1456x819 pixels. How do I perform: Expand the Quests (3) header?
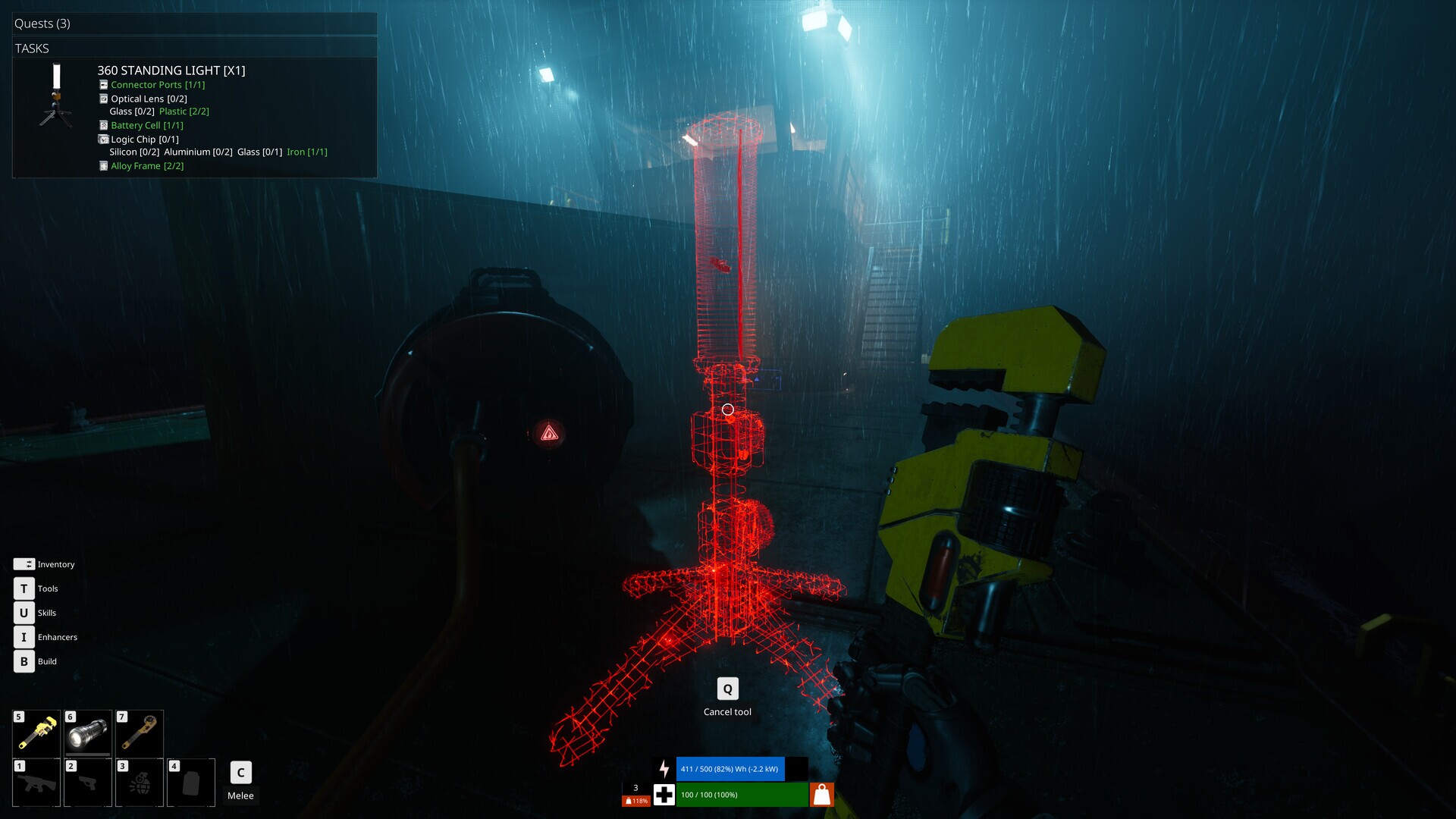click(41, 24)
